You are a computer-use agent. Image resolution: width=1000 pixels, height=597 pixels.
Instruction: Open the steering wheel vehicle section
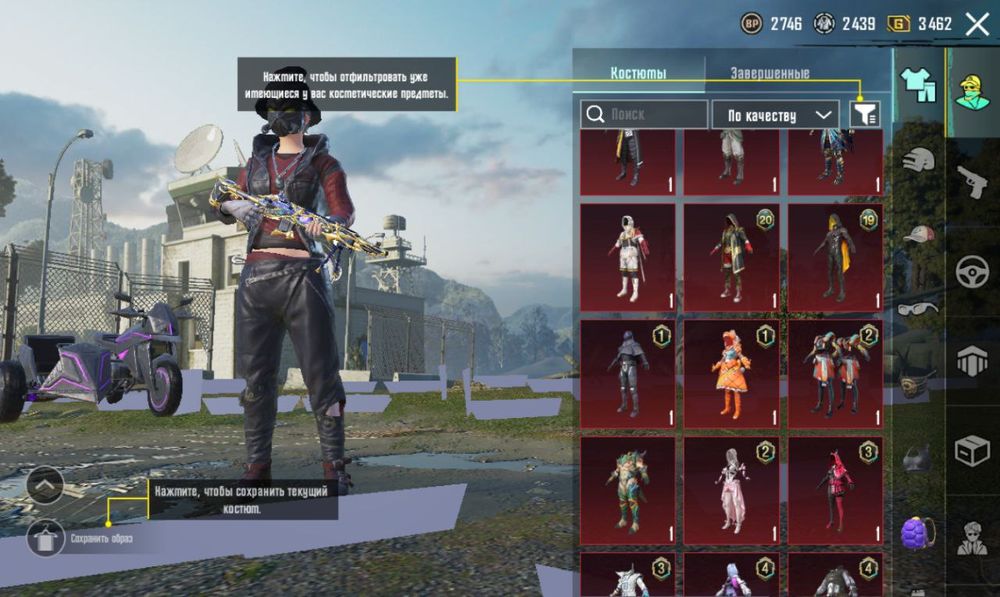click(x=972, y=271)
